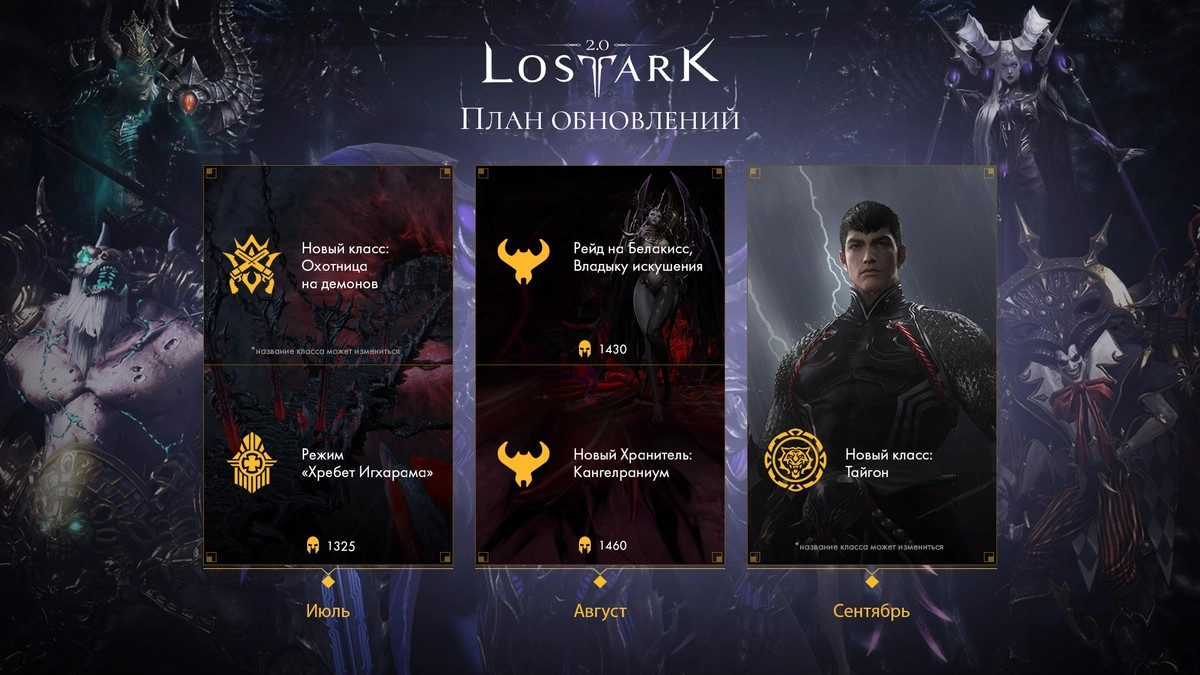The height and width of the screenshot is (675, 1200).
Task: Click the golden tiger class emblem
Action: point(795,463)
